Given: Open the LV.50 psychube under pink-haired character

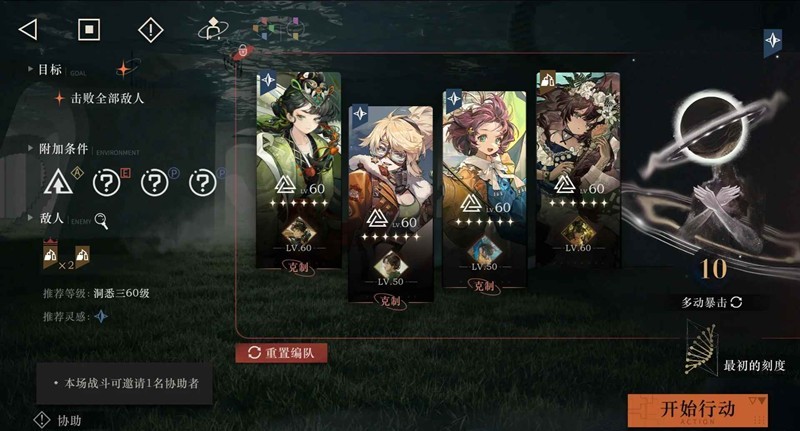Looking at the screenshot, I should (x=484, y=252).
